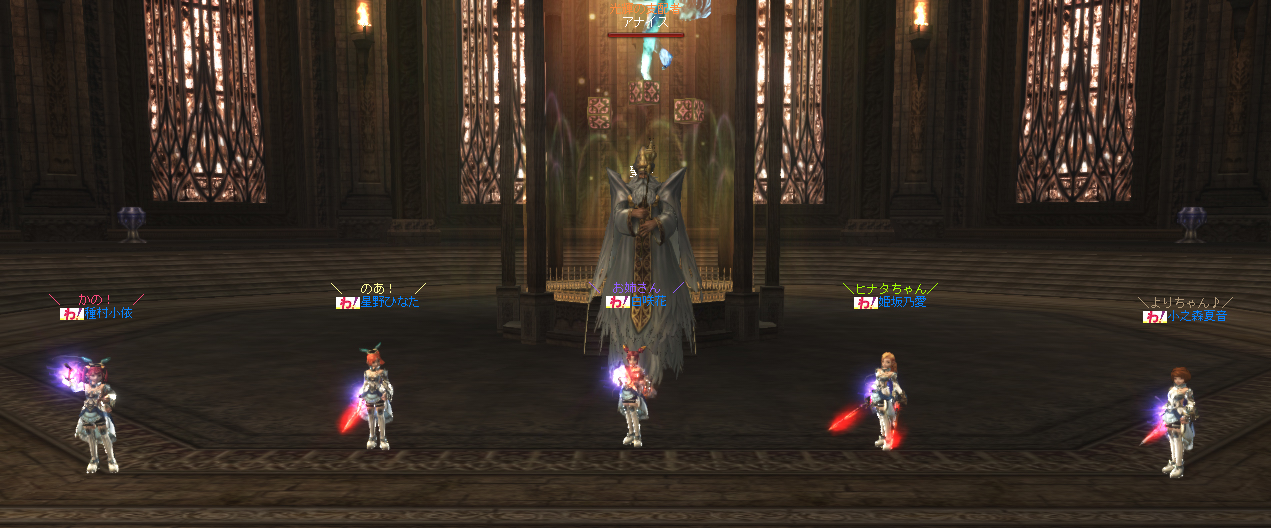1271x528 pixels.
Task: Select the 種村小依 player nameplate
Action: pyautogui.click(x=107, y=313)
